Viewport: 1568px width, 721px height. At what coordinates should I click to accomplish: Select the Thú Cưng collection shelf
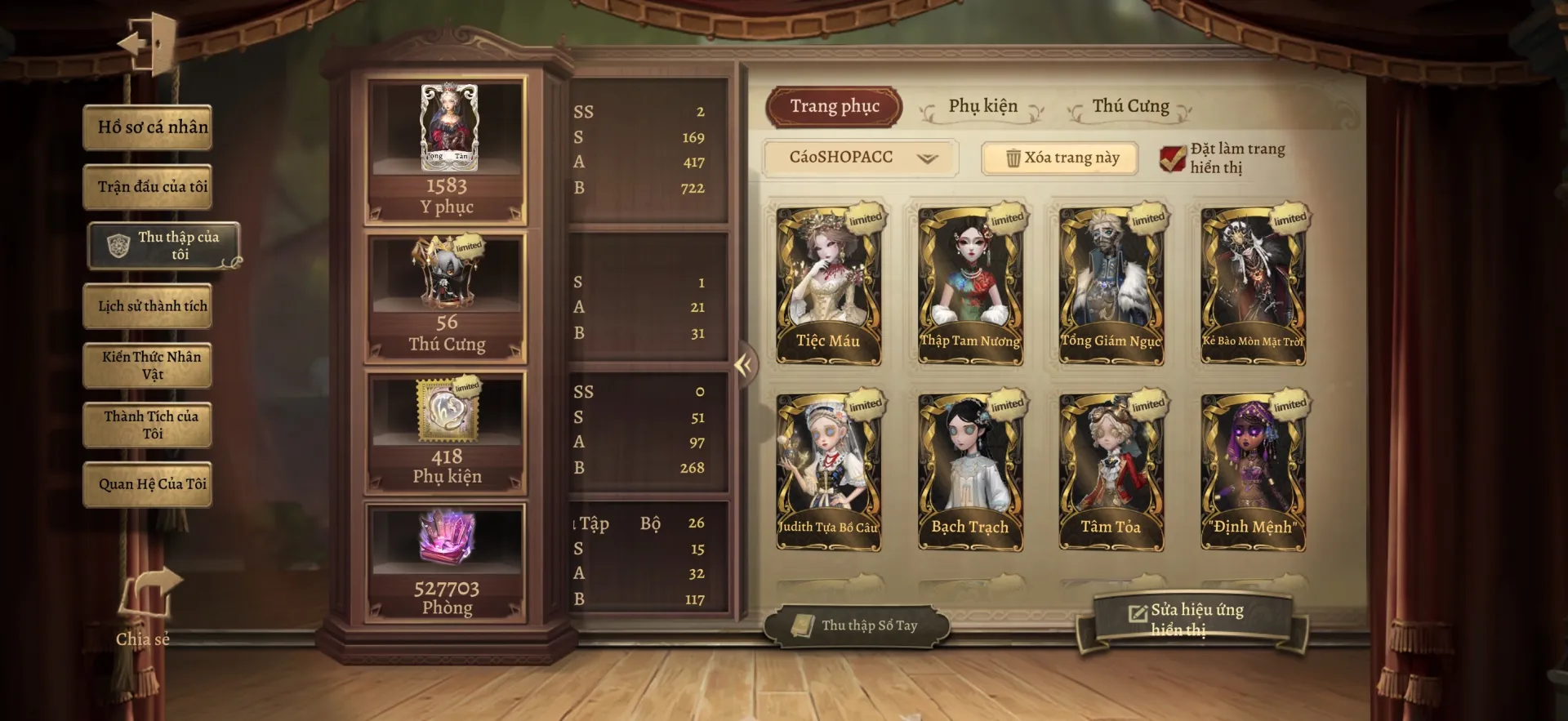(446, 298)
